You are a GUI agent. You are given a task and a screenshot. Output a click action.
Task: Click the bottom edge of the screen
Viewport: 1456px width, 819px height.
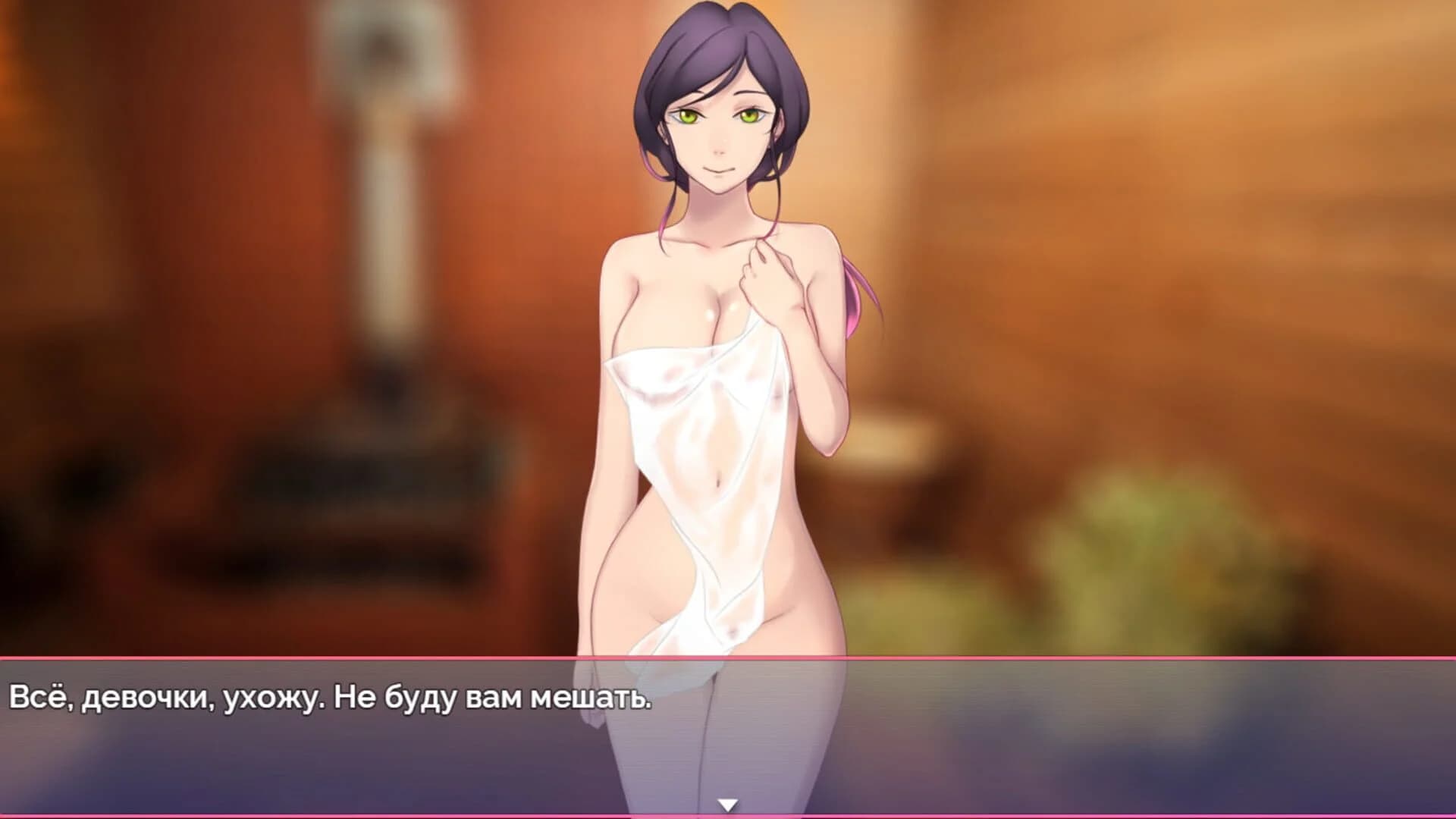[x=728, y=815]
